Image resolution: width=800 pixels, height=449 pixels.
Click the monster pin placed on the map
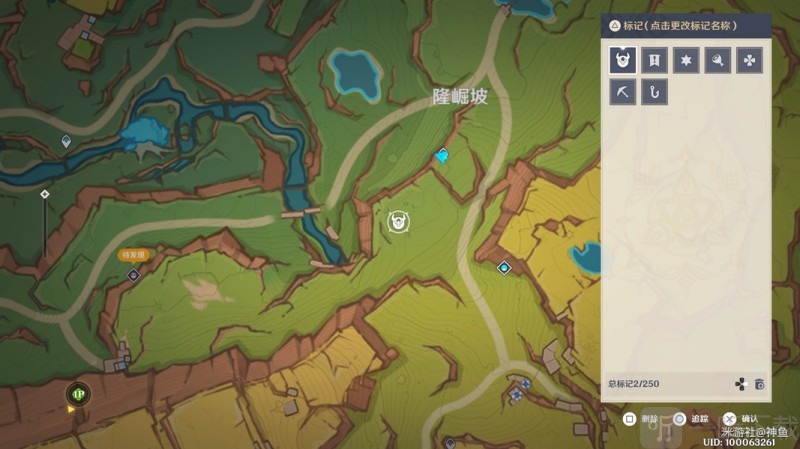click(x=397, y=220)
